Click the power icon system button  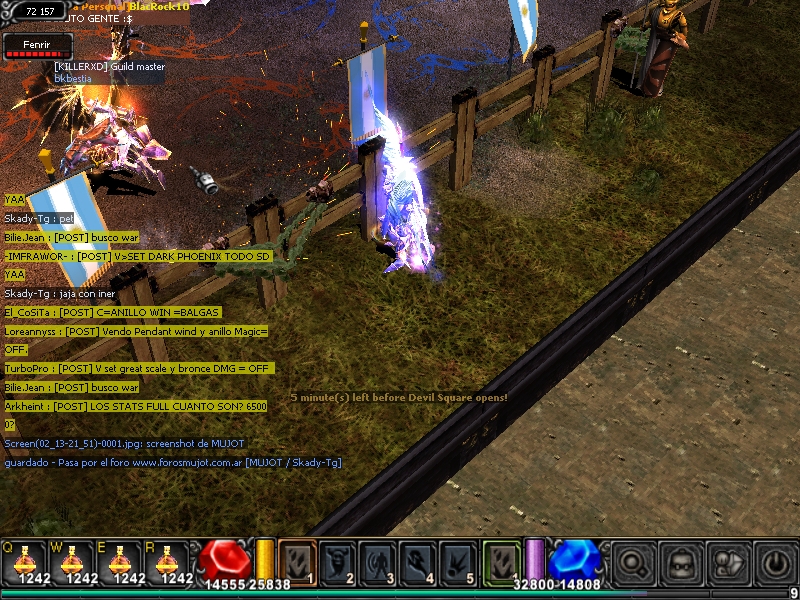[777, 562]
